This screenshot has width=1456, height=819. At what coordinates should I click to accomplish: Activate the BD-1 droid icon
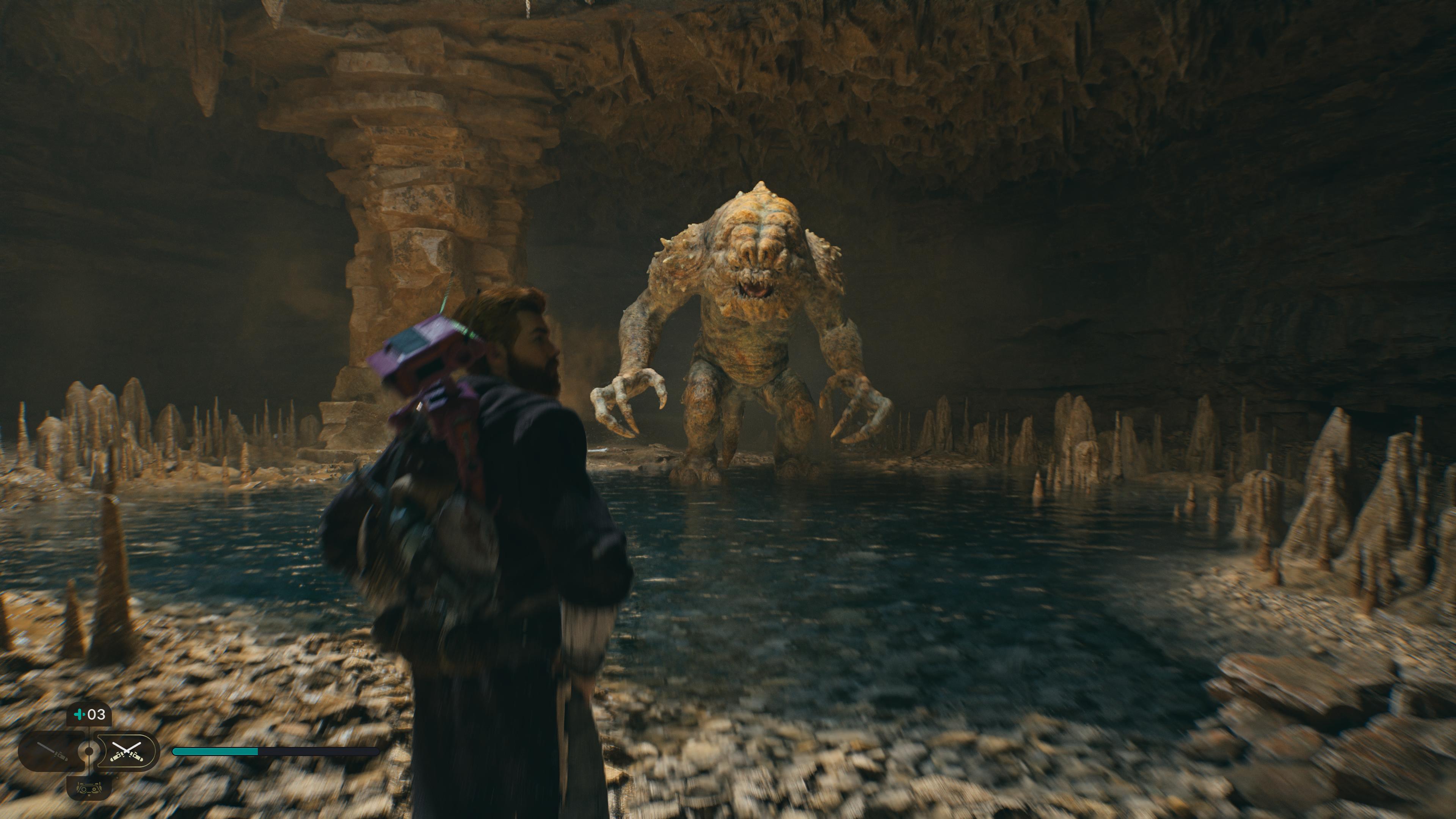click(x=89, y=787)
